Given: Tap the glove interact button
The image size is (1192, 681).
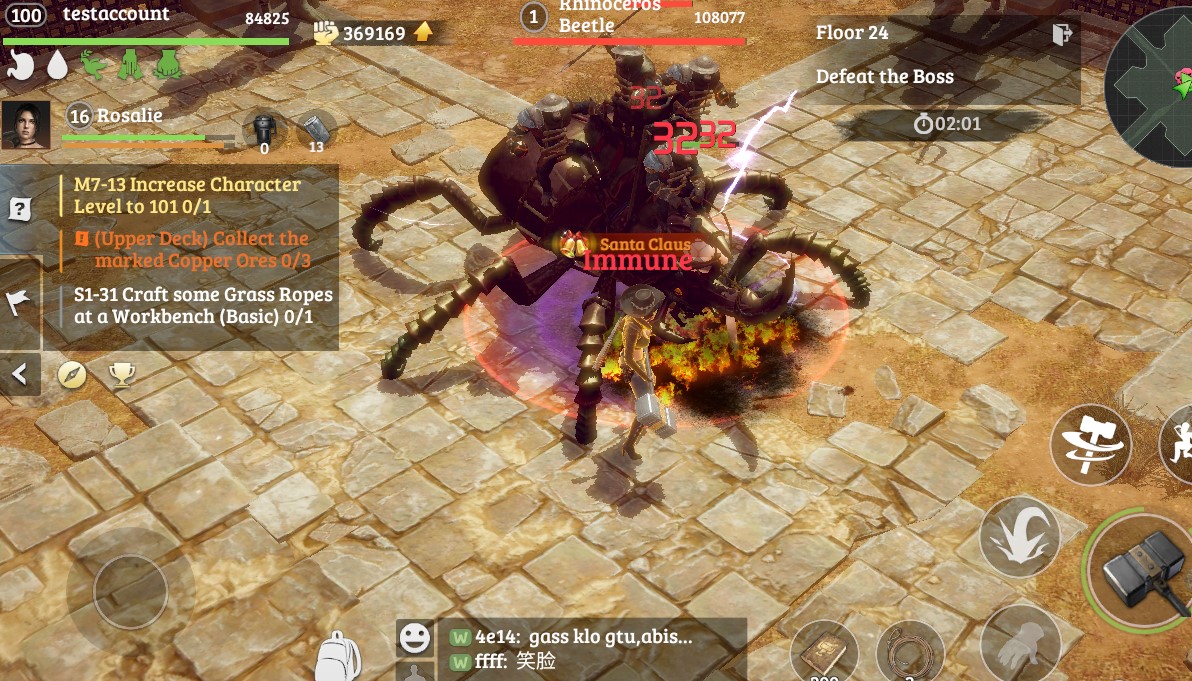Looking at the screenshot, I should pyautogui.click(x=1019, y=647).
